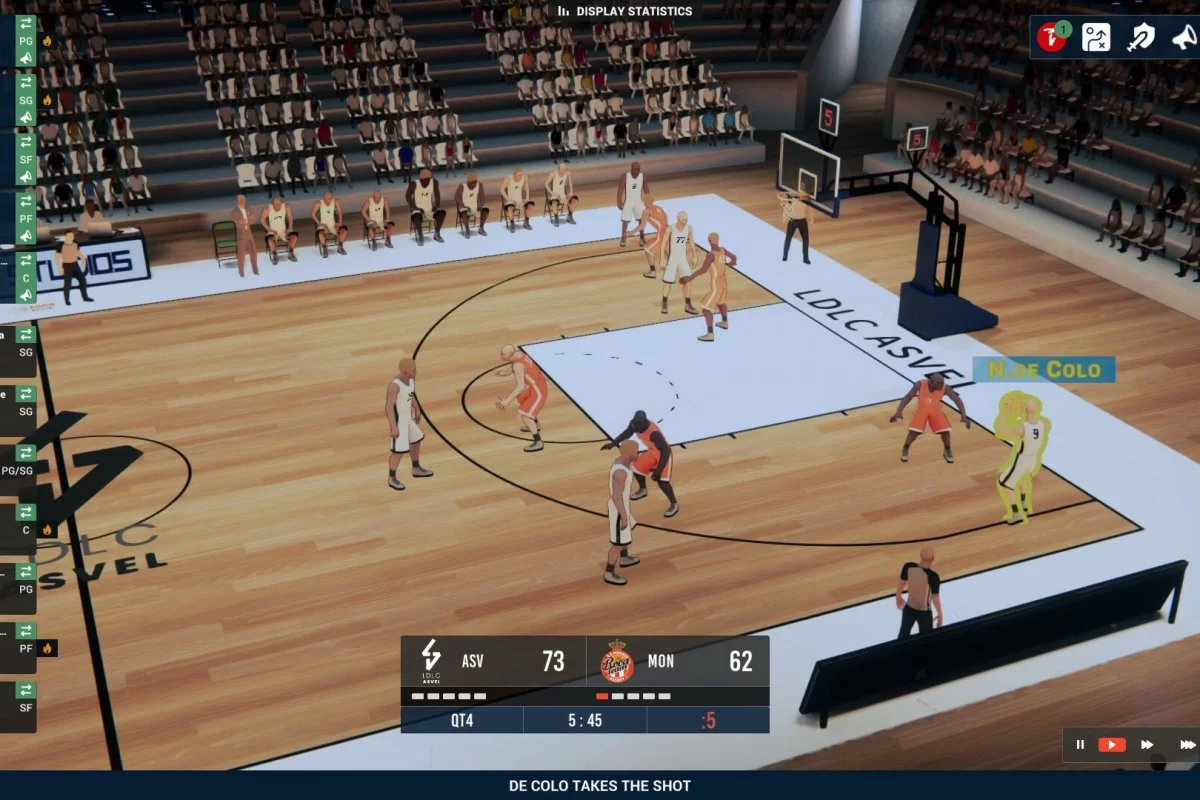Open the sword and shield strategy icon
1200x800 pixels.
tap(1140, 38)
